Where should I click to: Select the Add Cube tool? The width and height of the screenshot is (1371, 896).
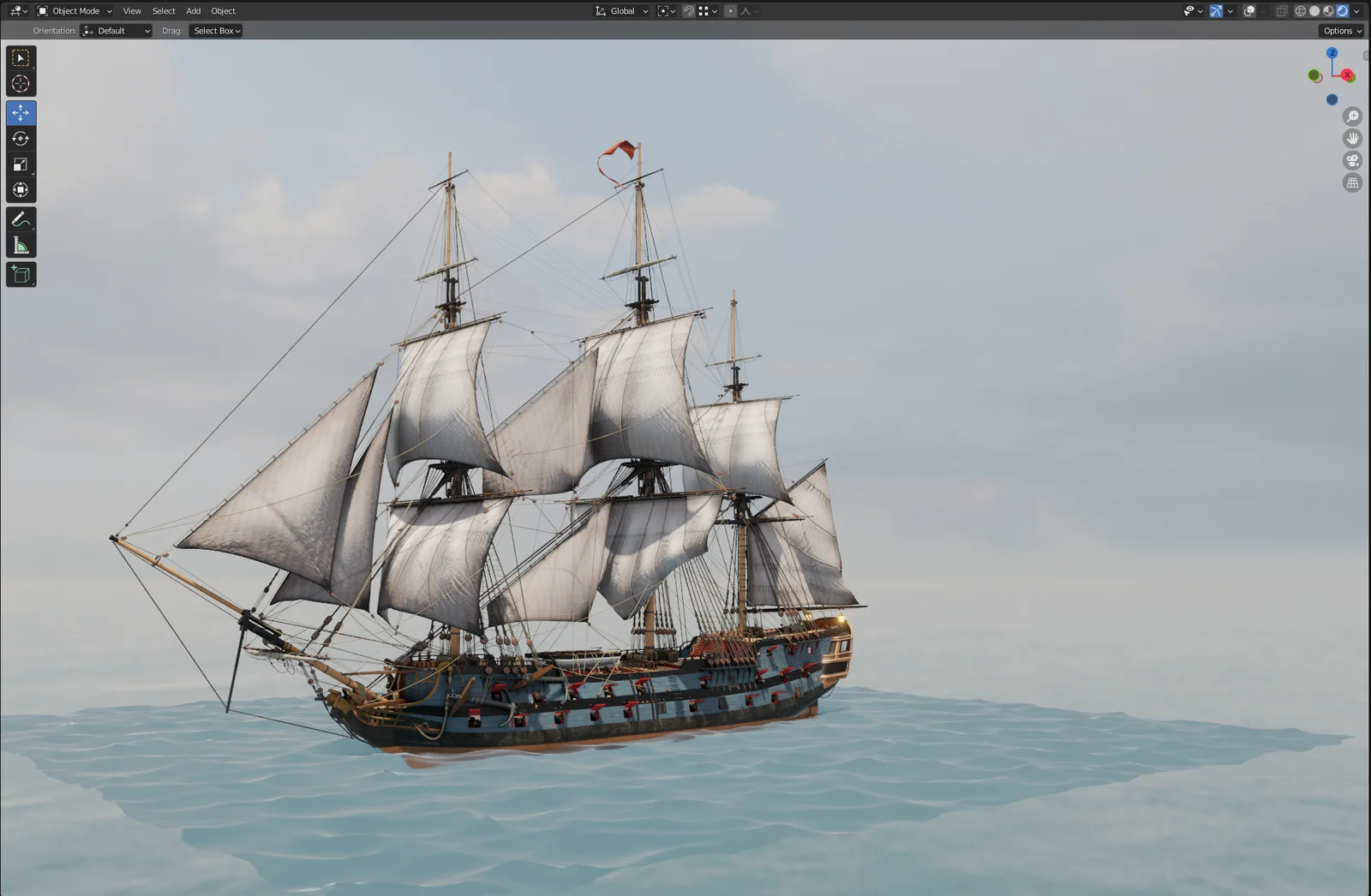(x=21, y=274)
